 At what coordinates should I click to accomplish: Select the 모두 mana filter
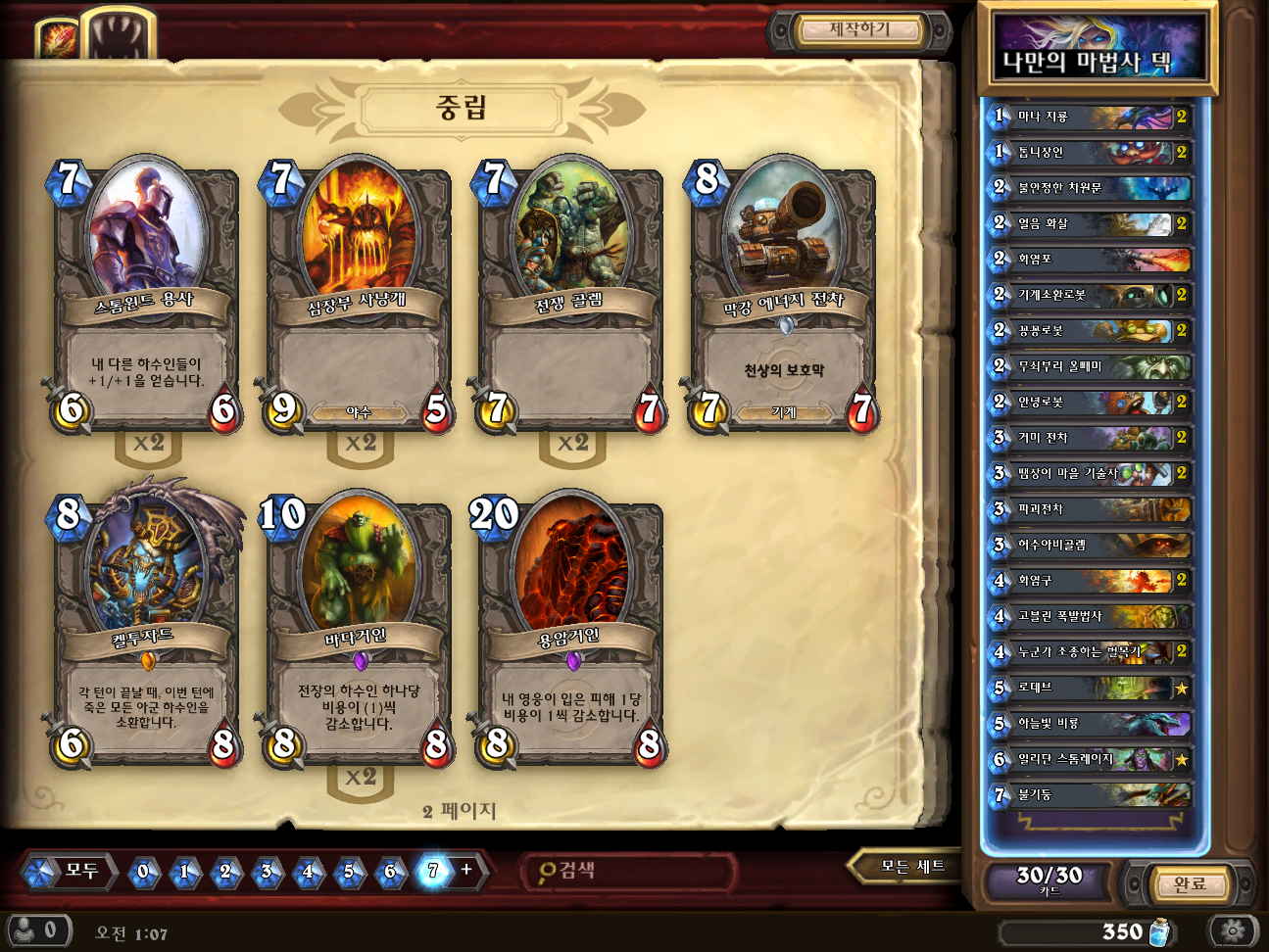[x=70, y=871]
